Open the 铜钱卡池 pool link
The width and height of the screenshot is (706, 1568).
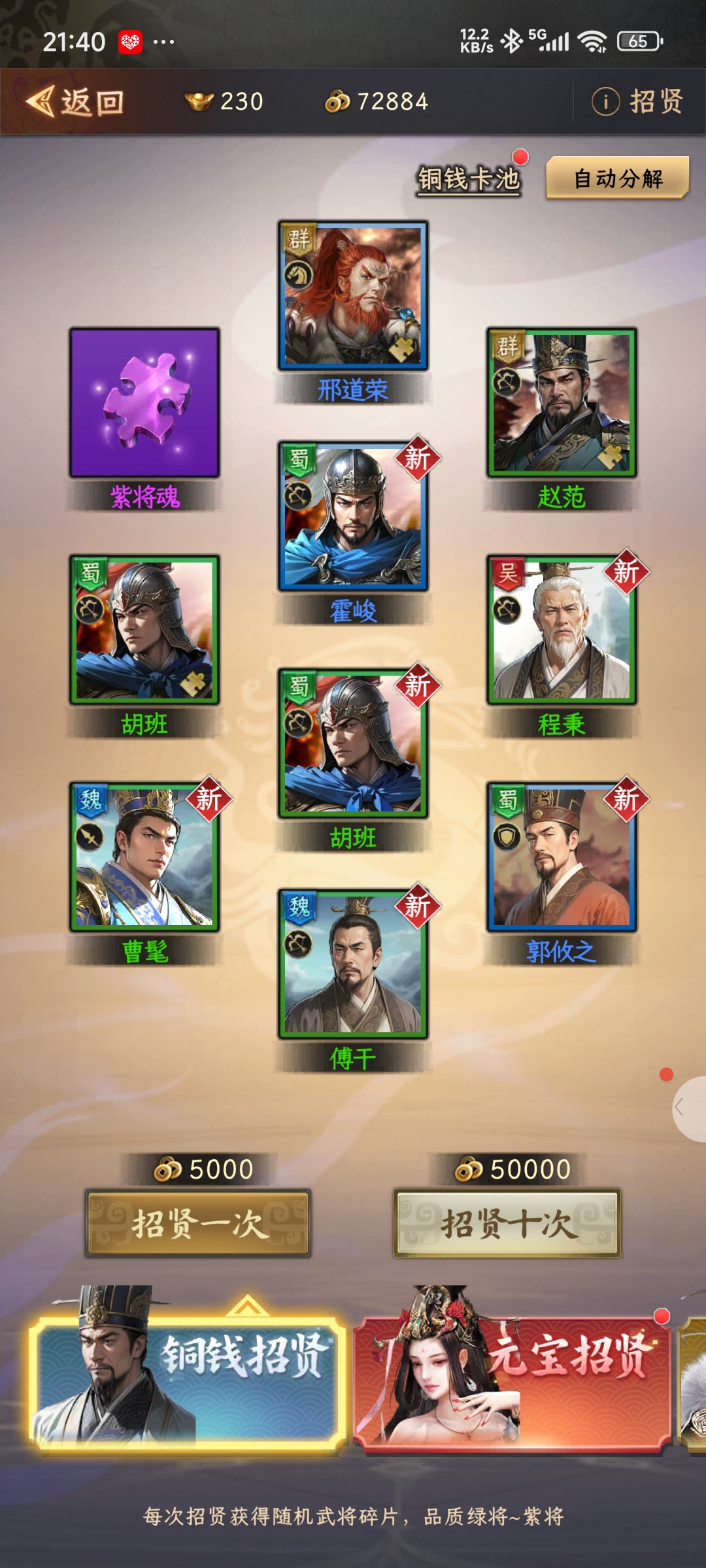point(469,178)
